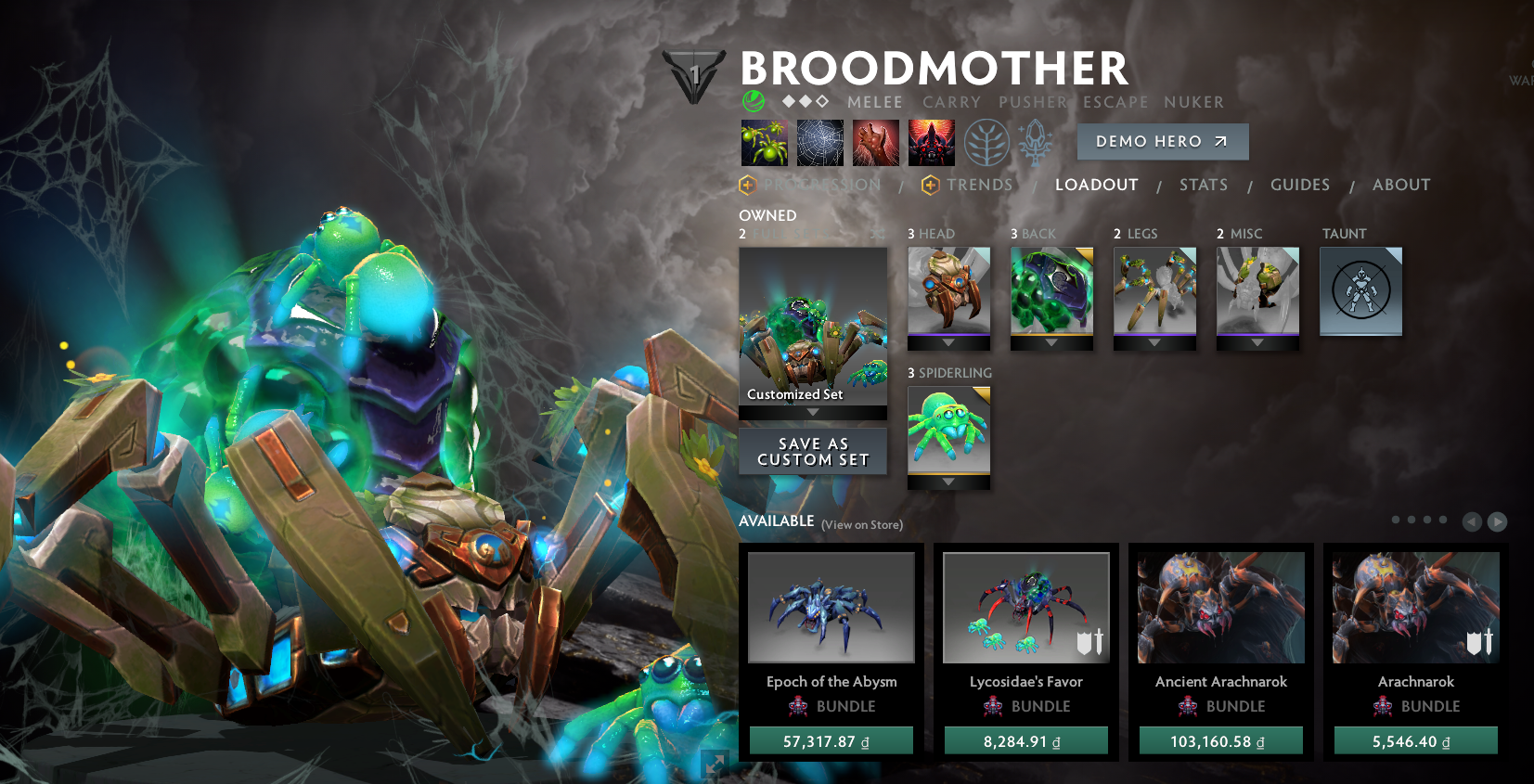The height and width of the screenshot is (784, 1534).
Task: Open the GUIDES tab
Action: [x=1299, y=185]
